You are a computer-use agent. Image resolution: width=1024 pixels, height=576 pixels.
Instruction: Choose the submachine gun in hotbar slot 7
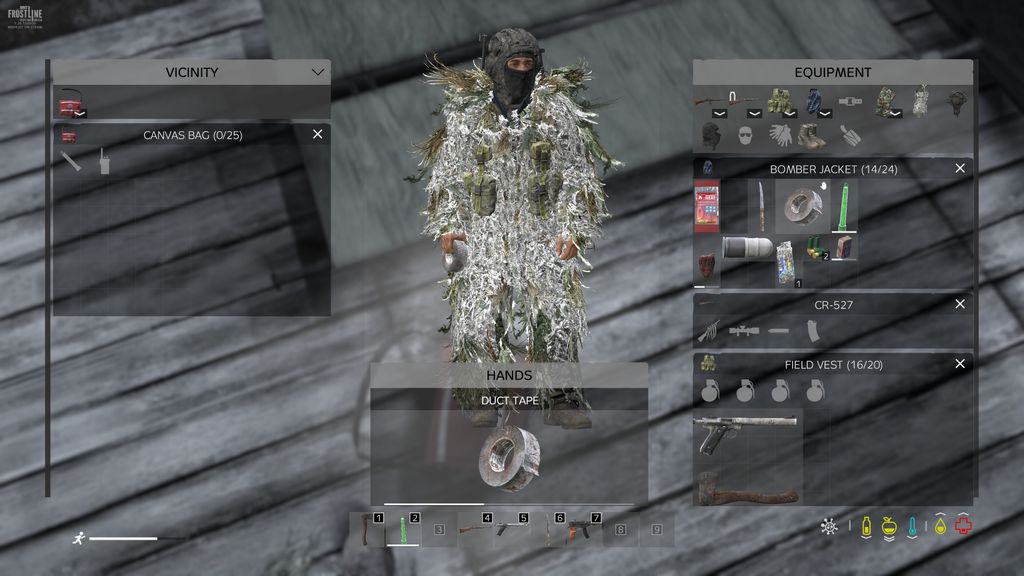pyautogui.click(x=583, y=530)
